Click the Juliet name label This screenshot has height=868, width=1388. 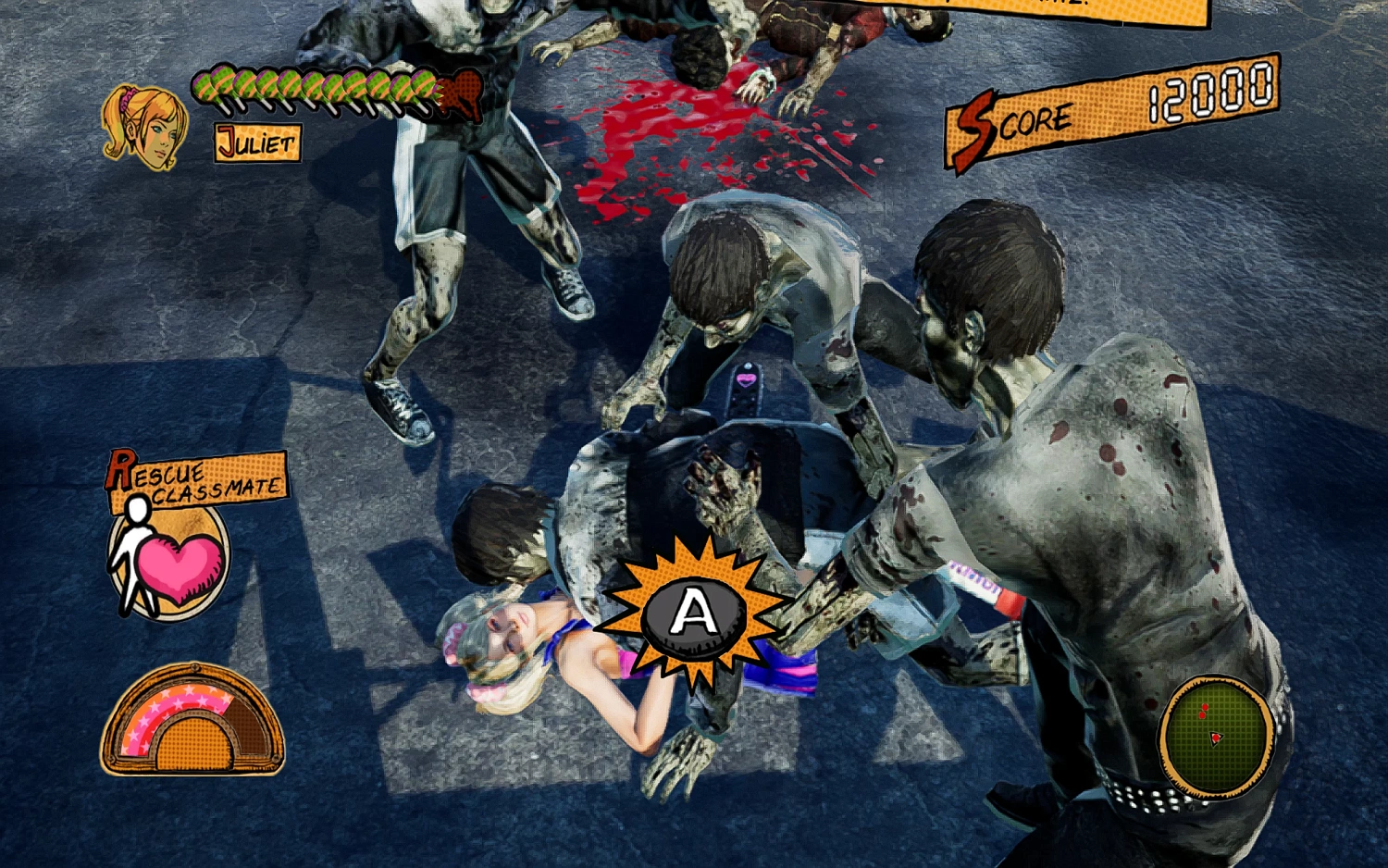click(256, 142)
